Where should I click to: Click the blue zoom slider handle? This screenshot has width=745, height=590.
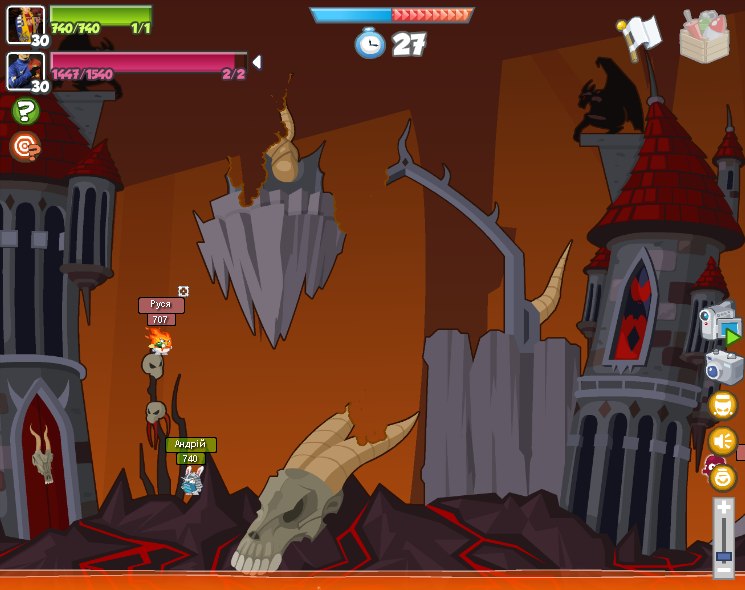[724, 555]
